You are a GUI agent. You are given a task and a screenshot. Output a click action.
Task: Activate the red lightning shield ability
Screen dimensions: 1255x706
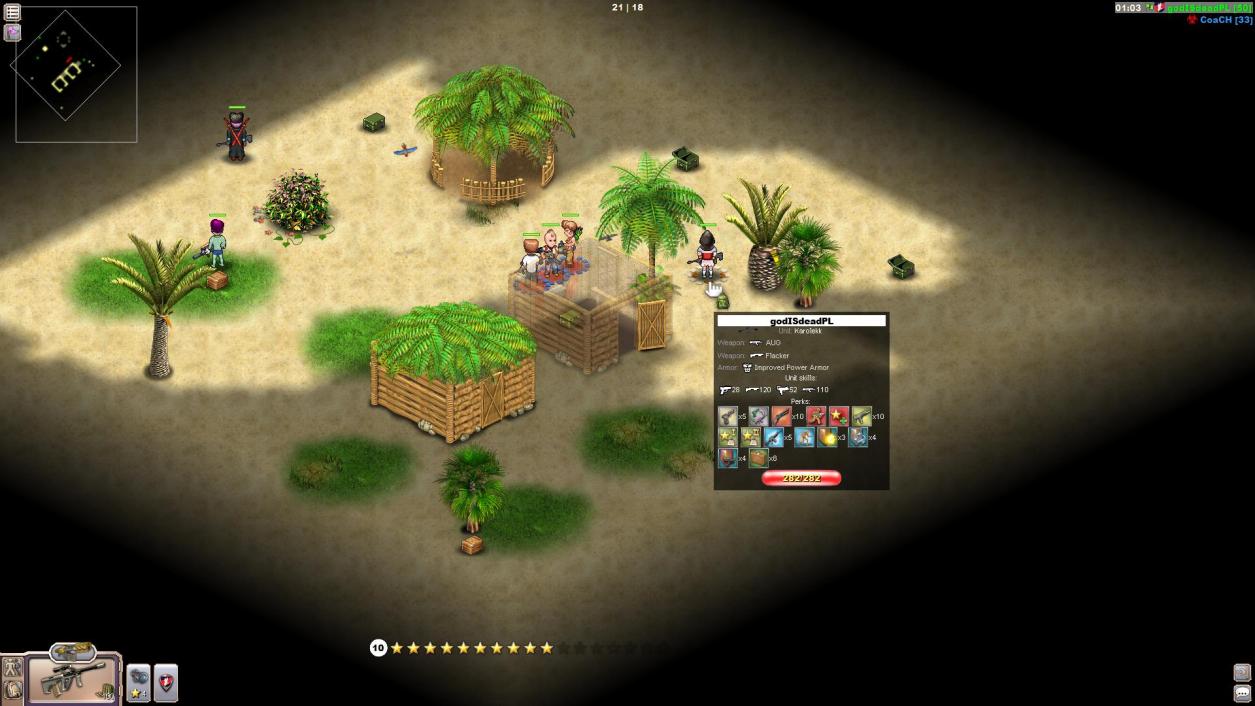click(x=166, y=682)
